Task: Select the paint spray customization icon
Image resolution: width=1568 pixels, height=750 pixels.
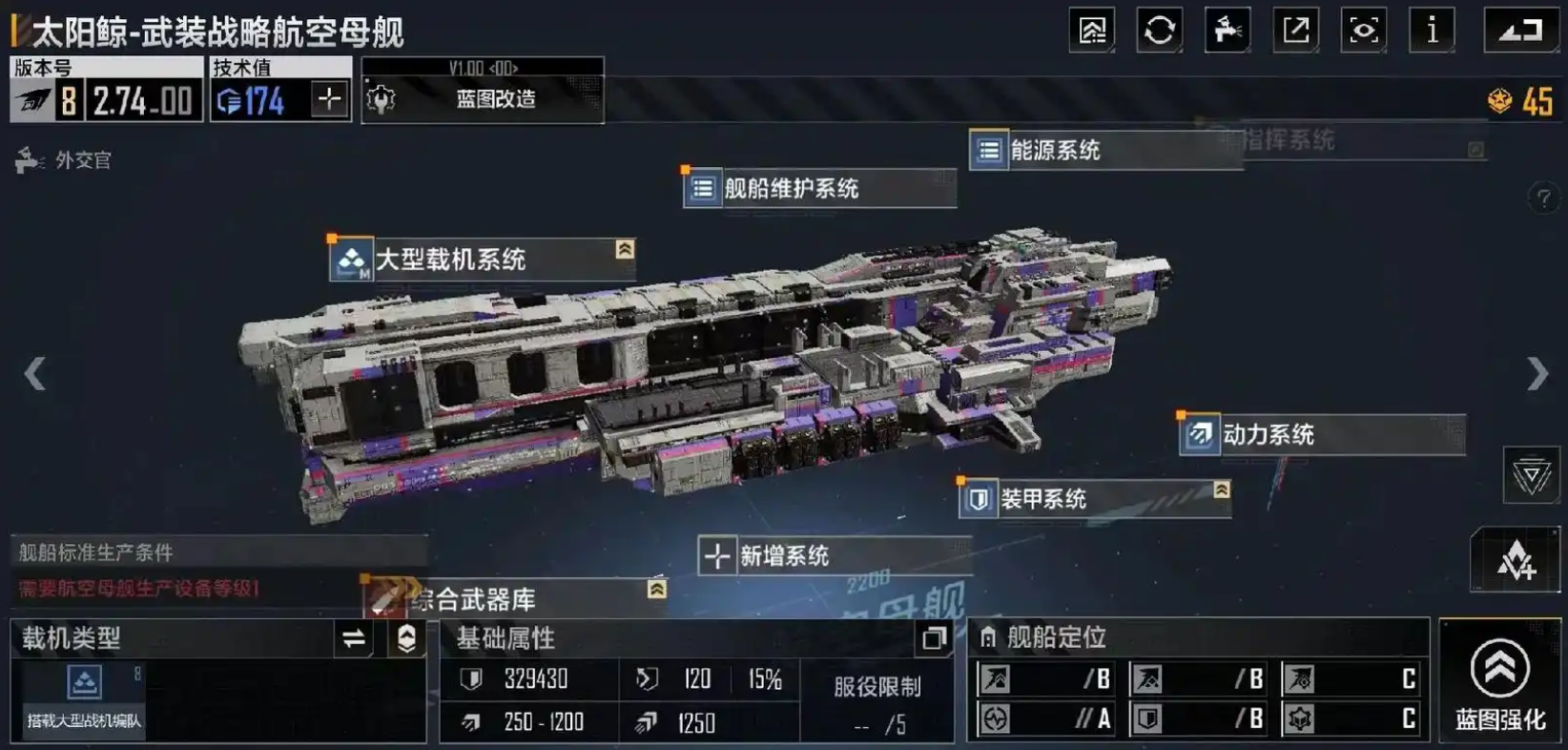Action: click(1227, 30)
